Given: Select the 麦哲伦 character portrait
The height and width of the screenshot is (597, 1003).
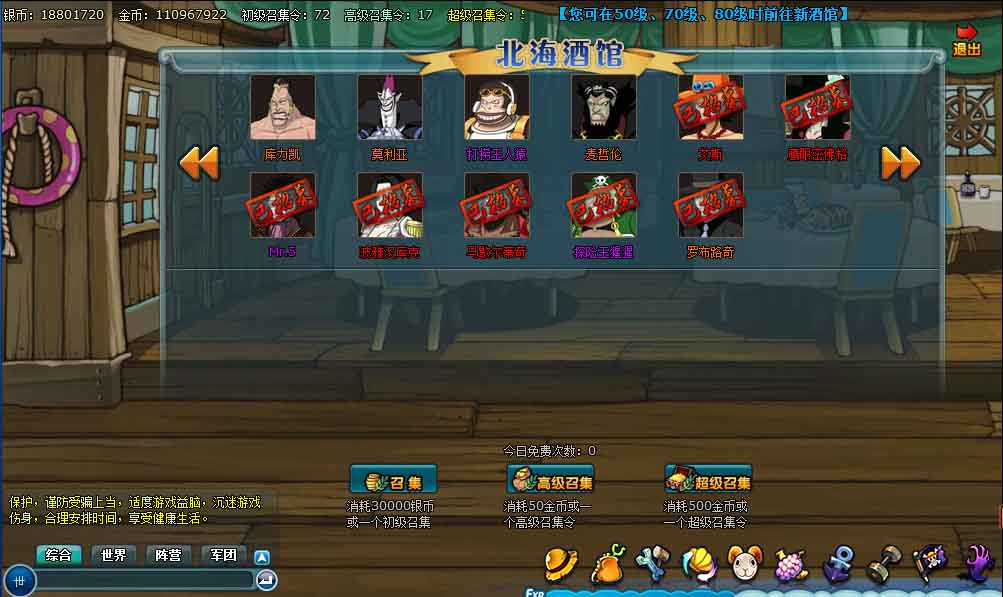Looking at the screenshot, I should 604,107.
